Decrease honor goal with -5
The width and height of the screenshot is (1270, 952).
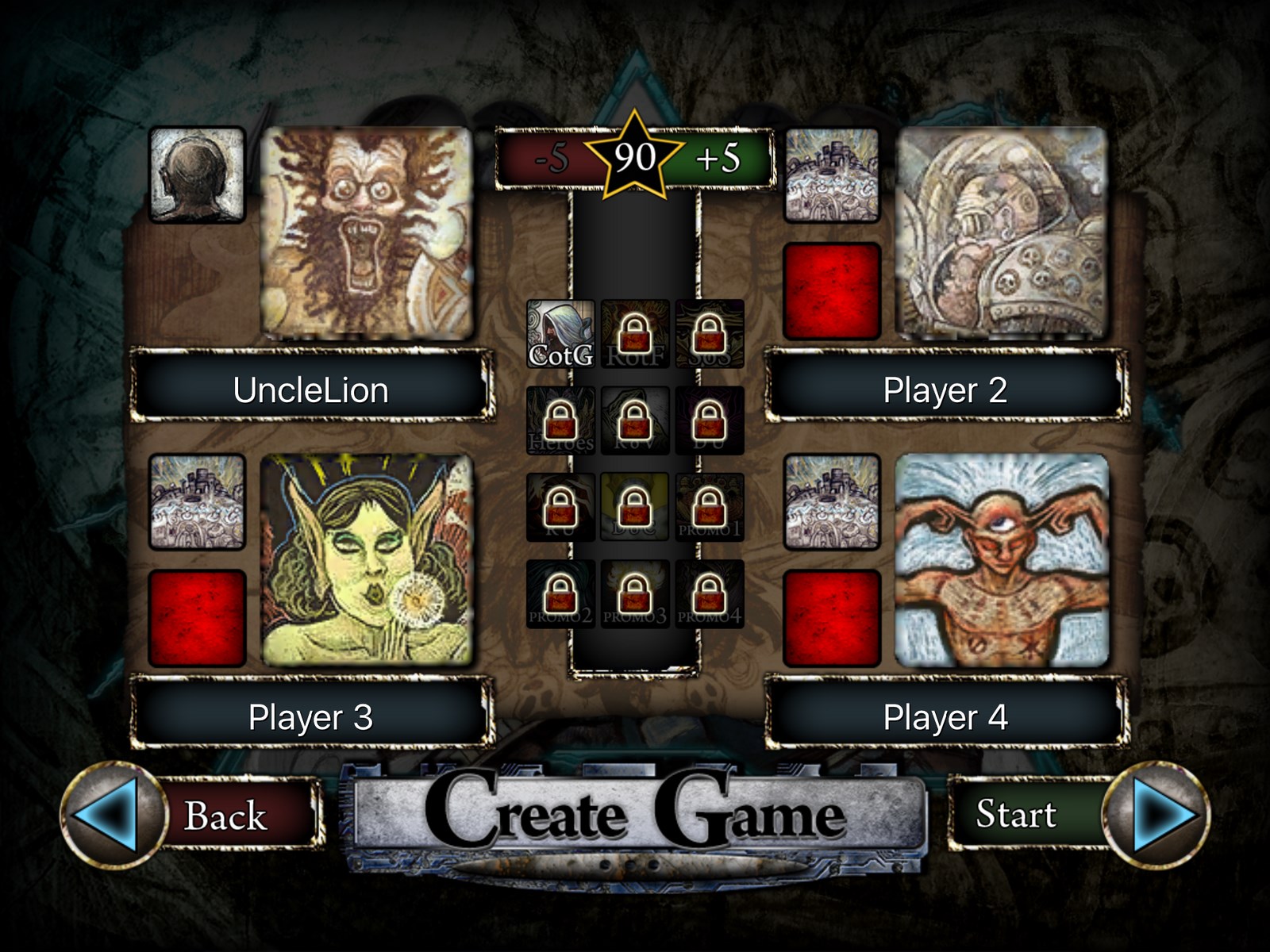coord(551,158)
